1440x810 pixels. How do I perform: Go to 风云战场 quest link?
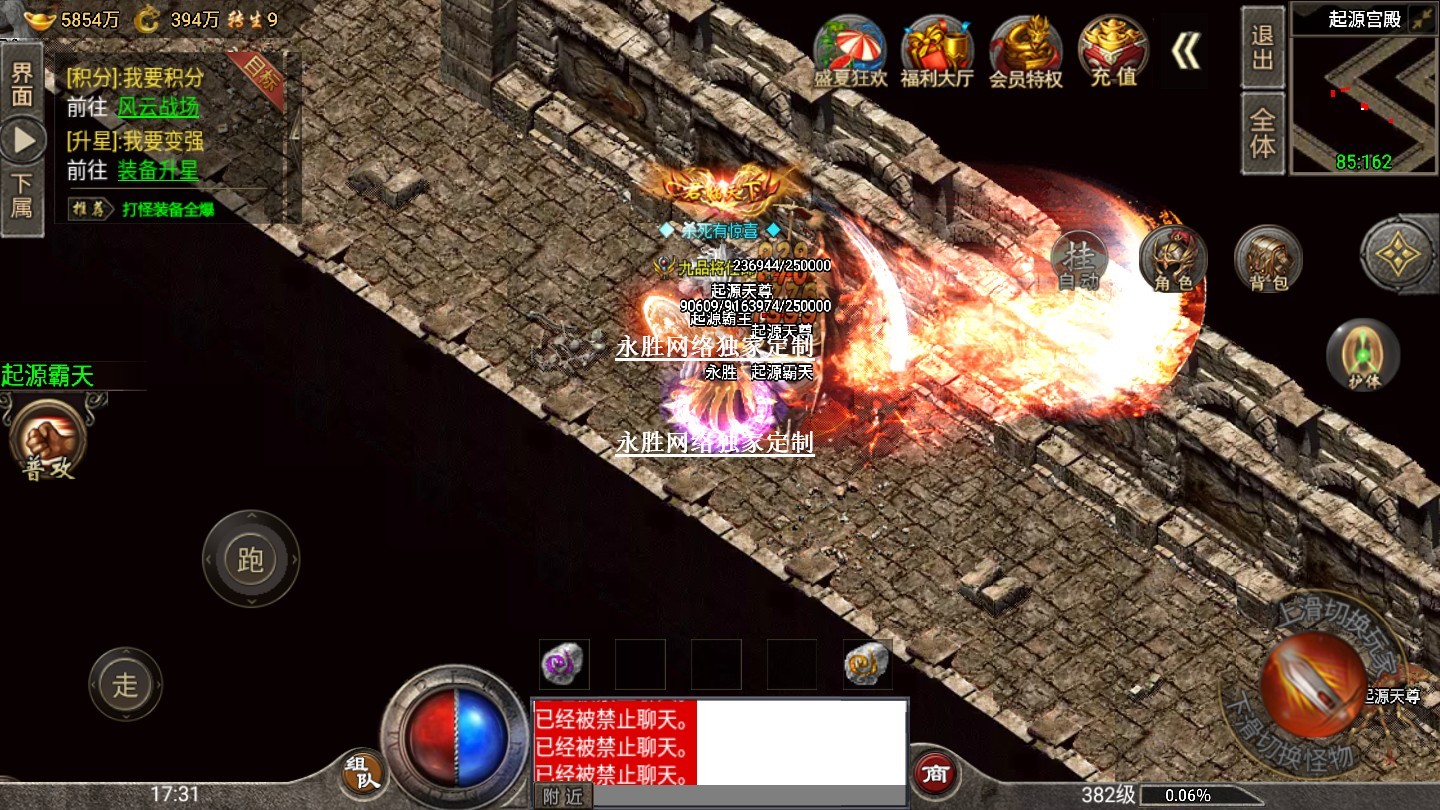tap(159, 107)
